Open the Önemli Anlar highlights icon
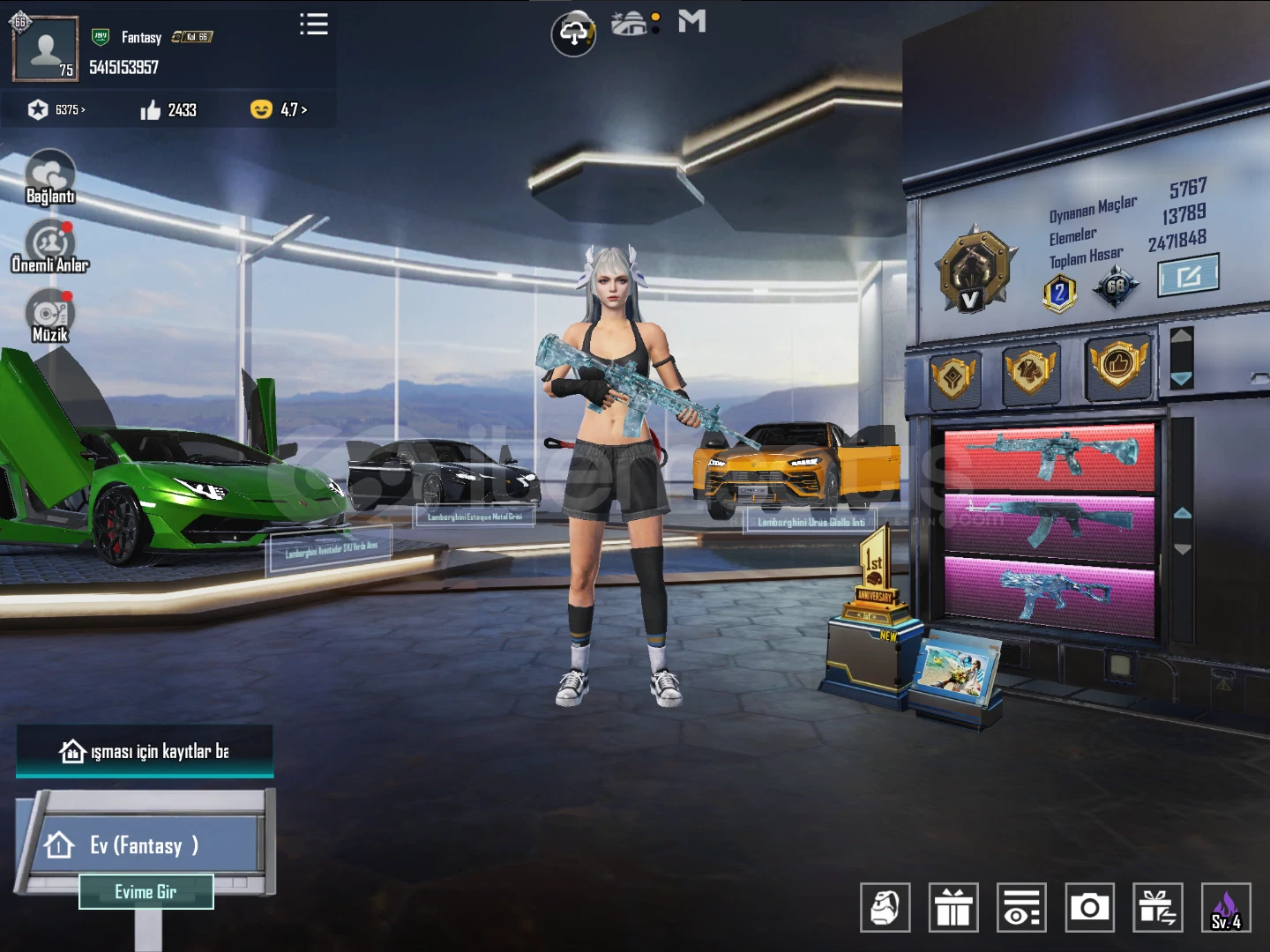Viewport: 1270px width, 952px height. (x=49, y=240)
